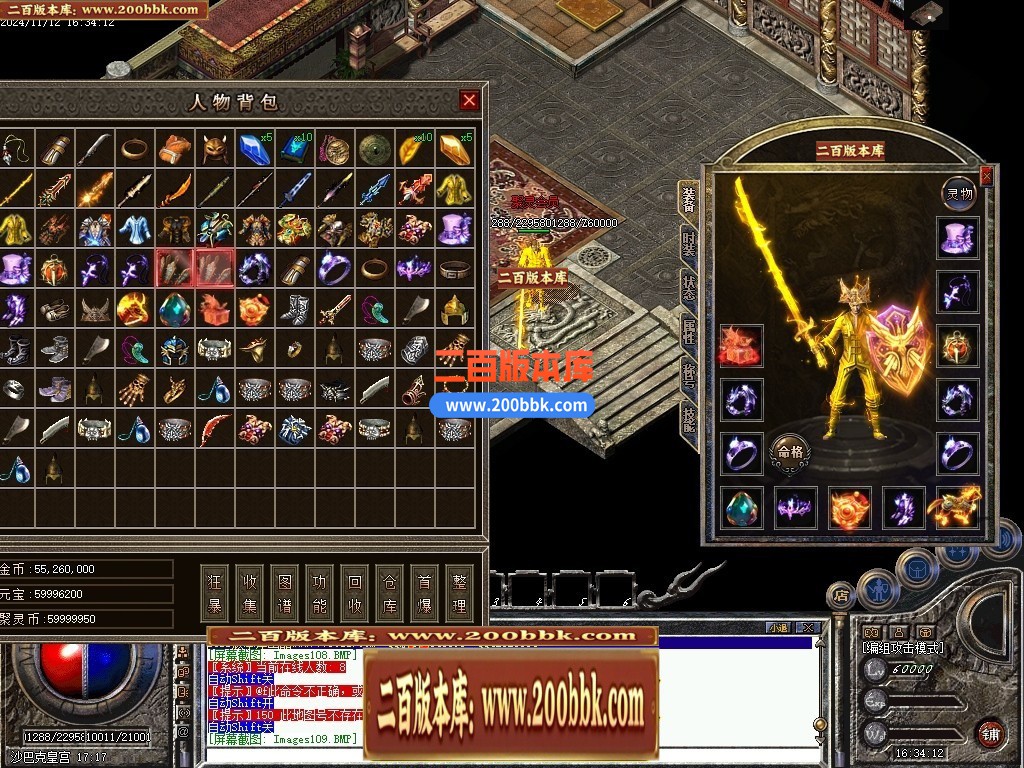Click the 小退 button above the chat
1024x768 pixels.
point(778,628)
